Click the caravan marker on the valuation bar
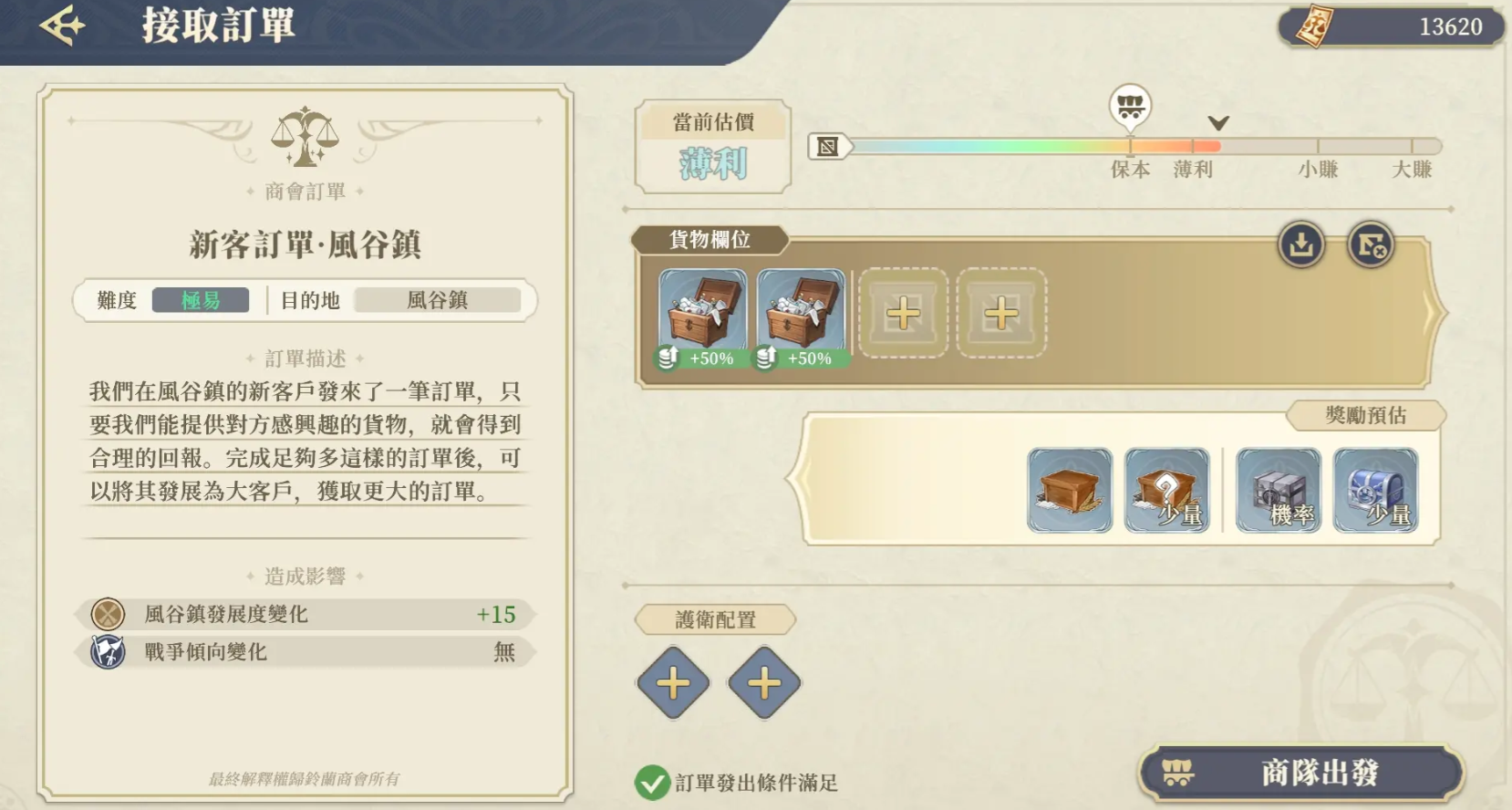Screen dimensions: 1512x810 pyautogui.click(x=1130, y=107)
